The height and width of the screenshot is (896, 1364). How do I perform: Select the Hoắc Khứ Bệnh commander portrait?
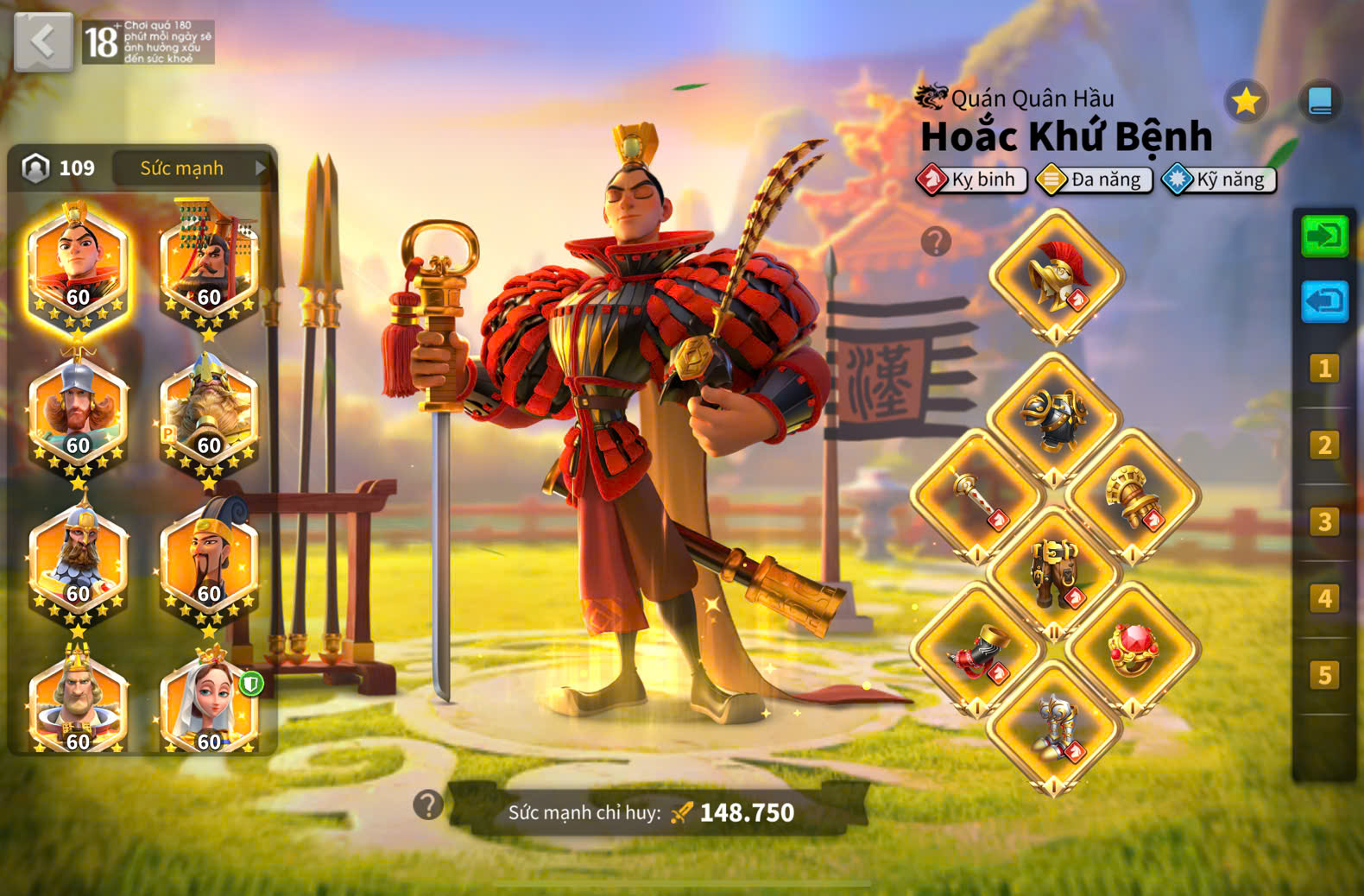point(78,264)
